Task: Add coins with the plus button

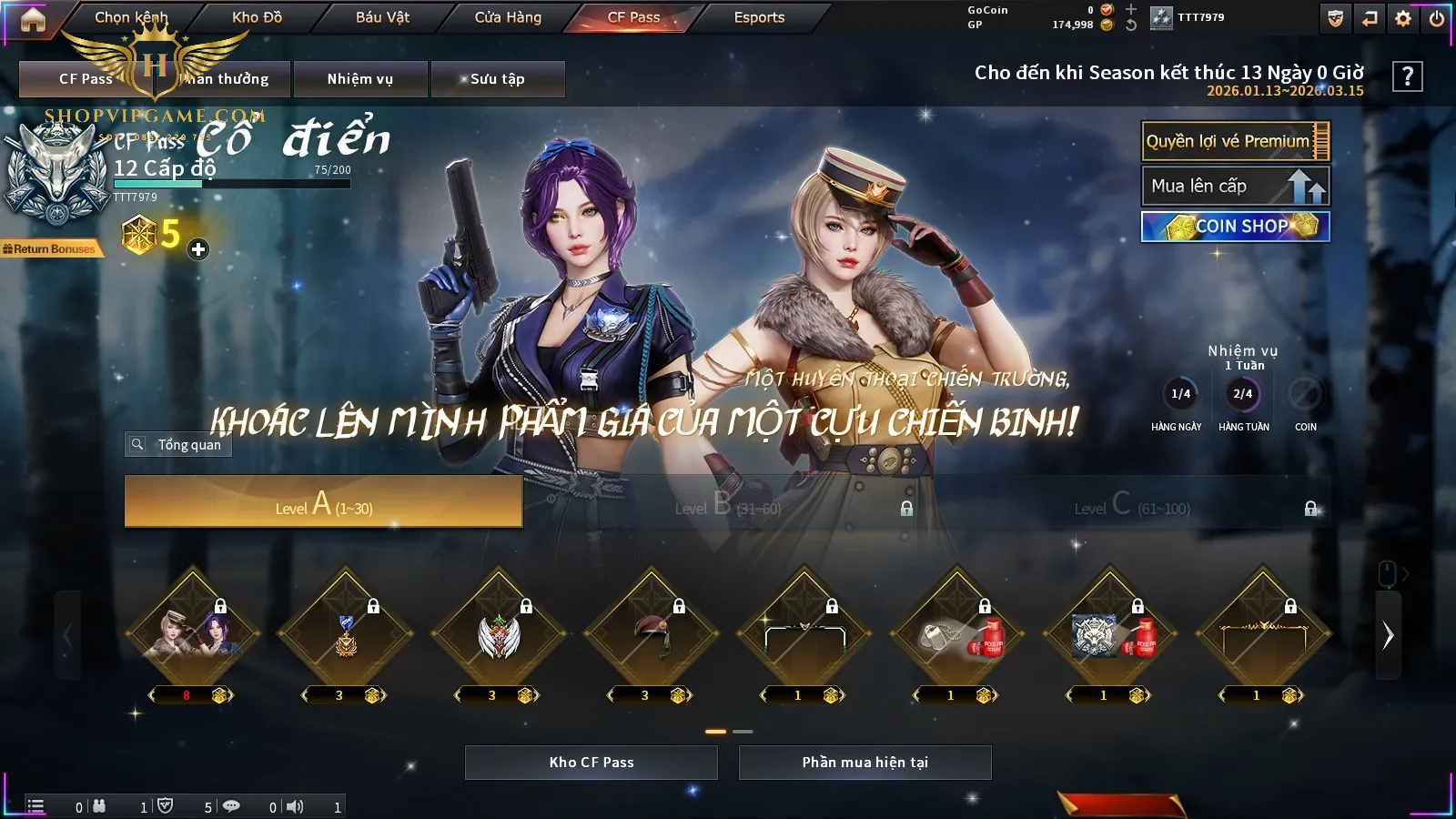Action: (x=198, y=249)
